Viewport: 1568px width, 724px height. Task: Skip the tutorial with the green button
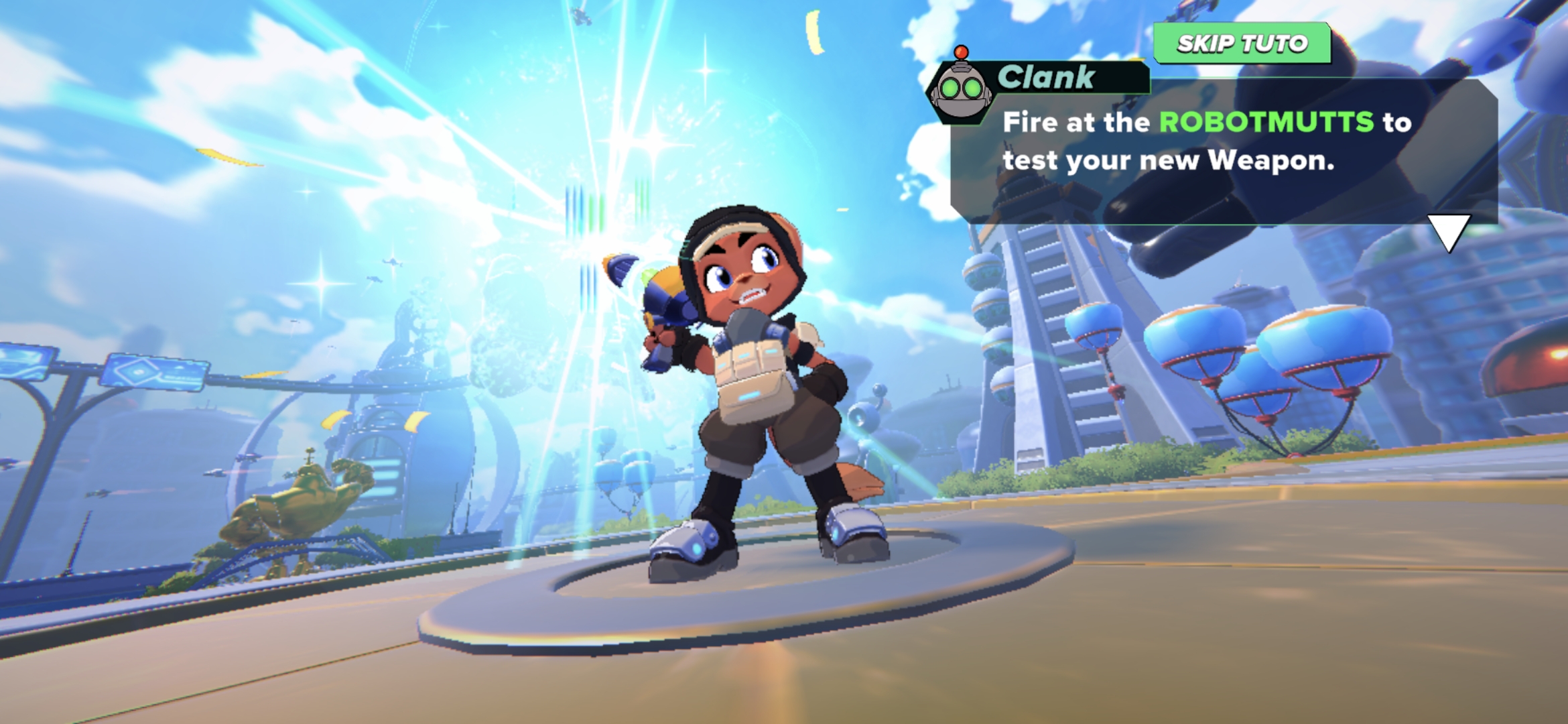click(1242, 44)
